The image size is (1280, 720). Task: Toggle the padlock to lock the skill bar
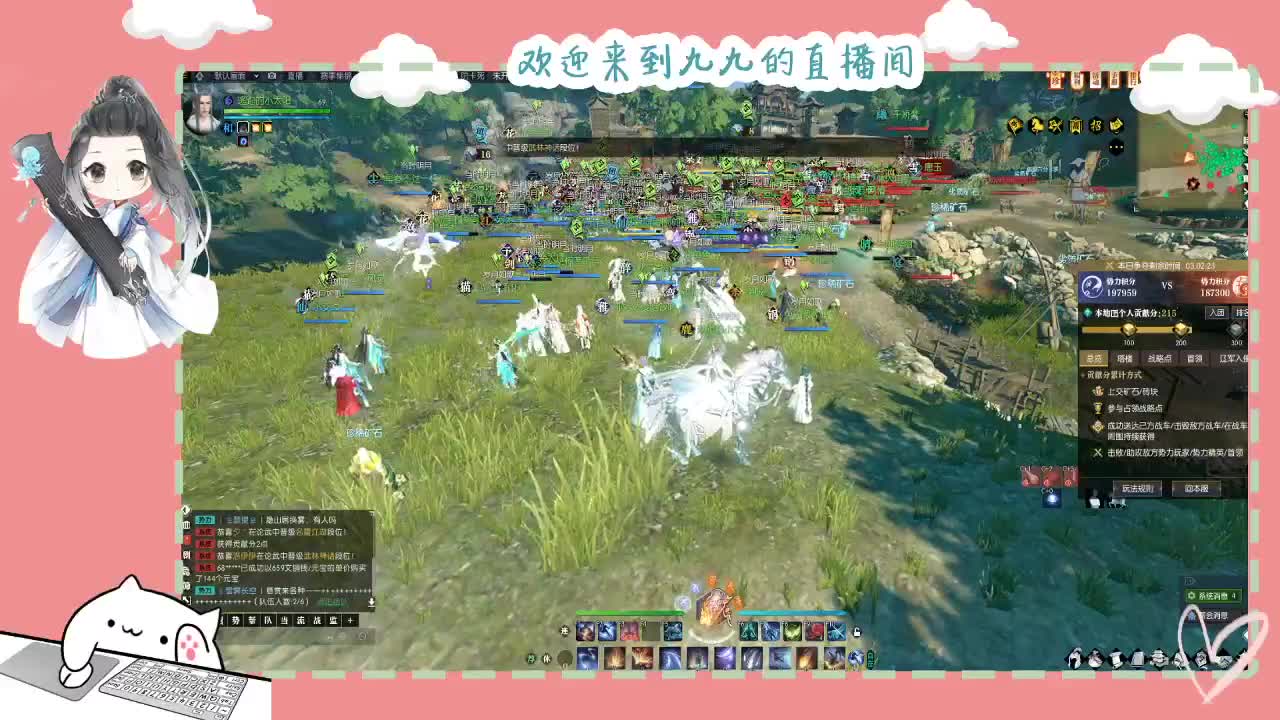(x=857, y=632)
